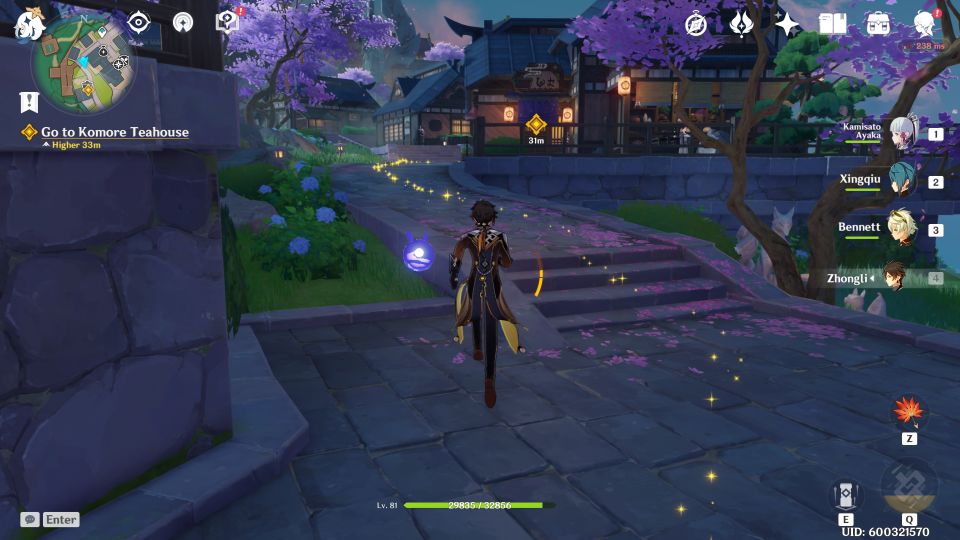
Task: Activate the eye-shaped Elemental Sight icon
Action: tap(138, 23)
